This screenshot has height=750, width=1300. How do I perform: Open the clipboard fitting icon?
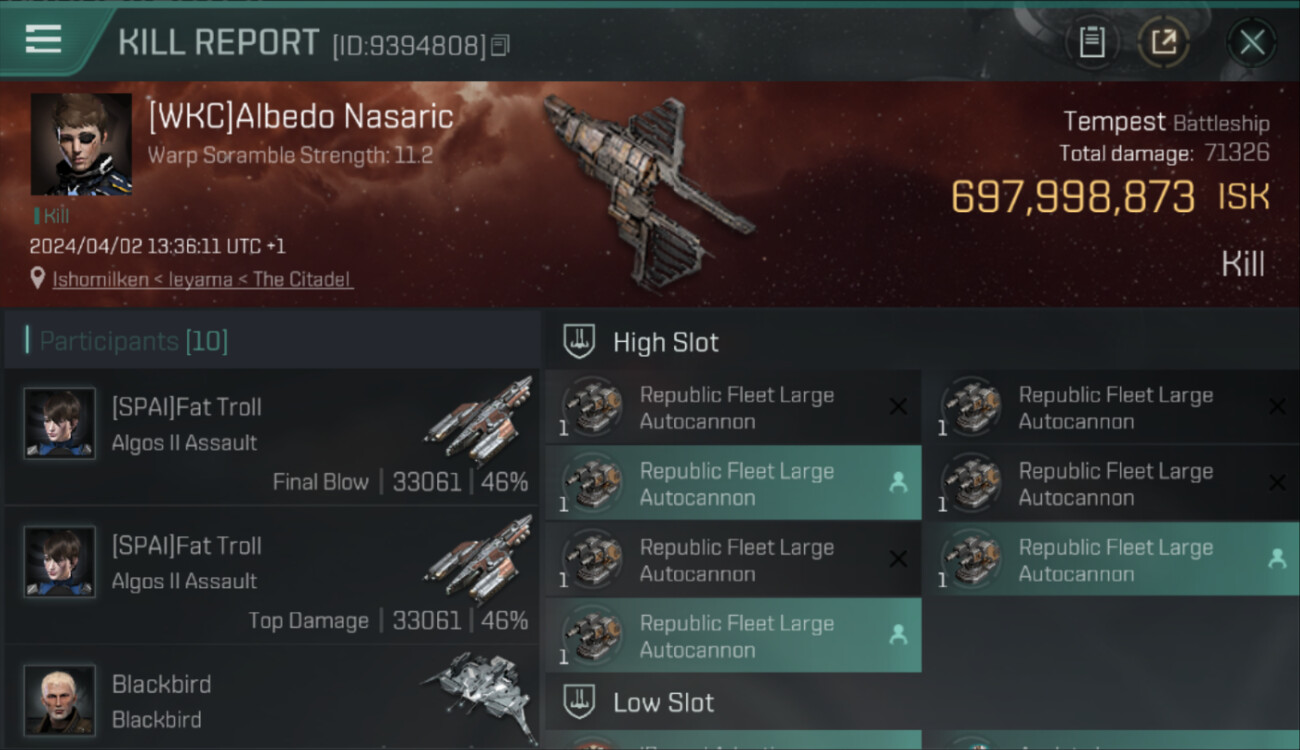pos(1092,42)
